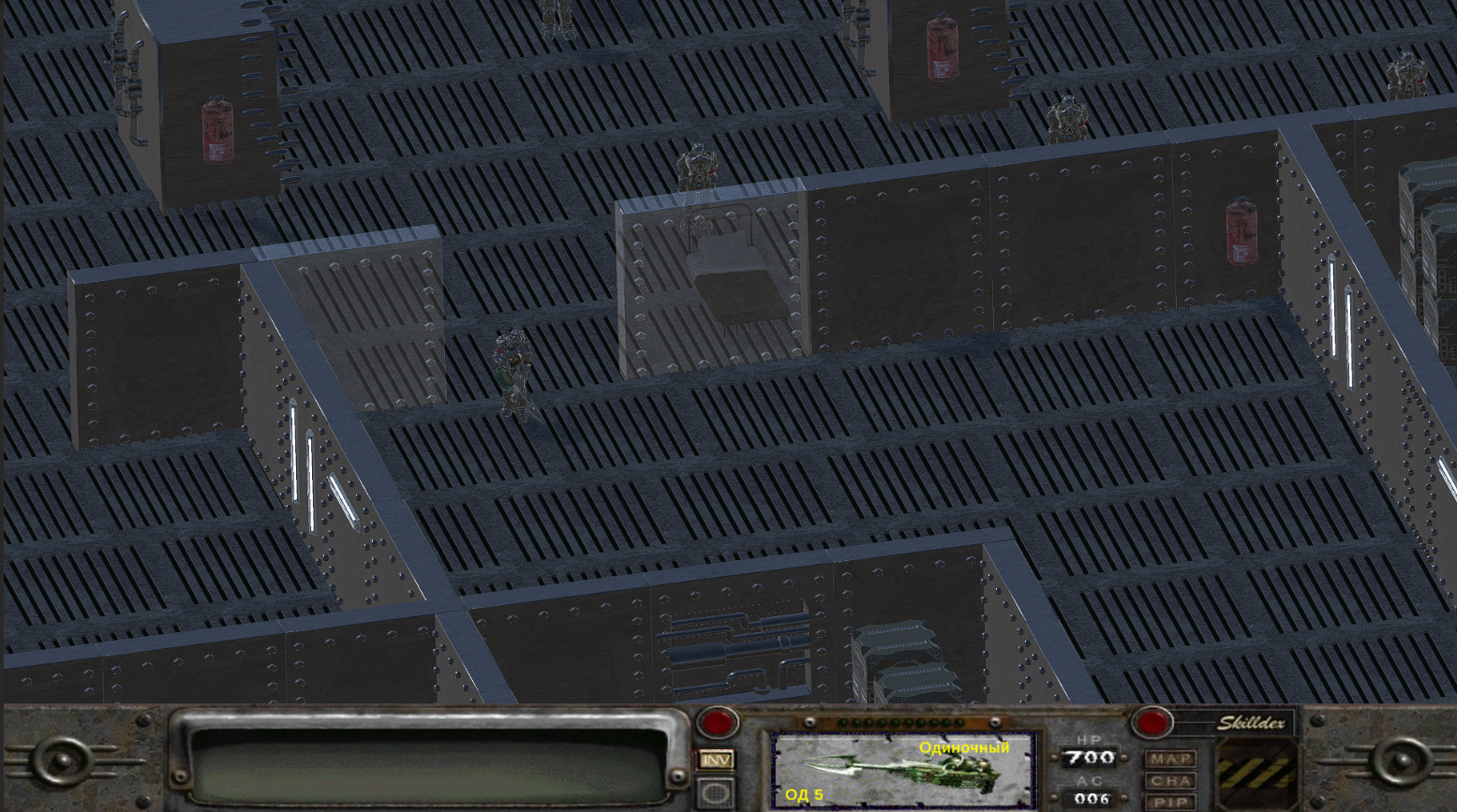Click the AC counter showing 006
This screenshot has width=1457, height=812.
[1090, 798]
